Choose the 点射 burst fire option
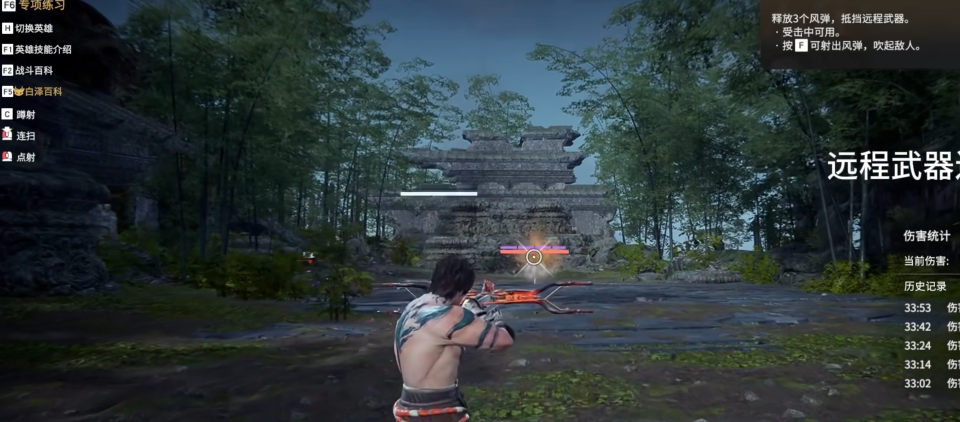960x422 pixels. (x=26, y=157)
